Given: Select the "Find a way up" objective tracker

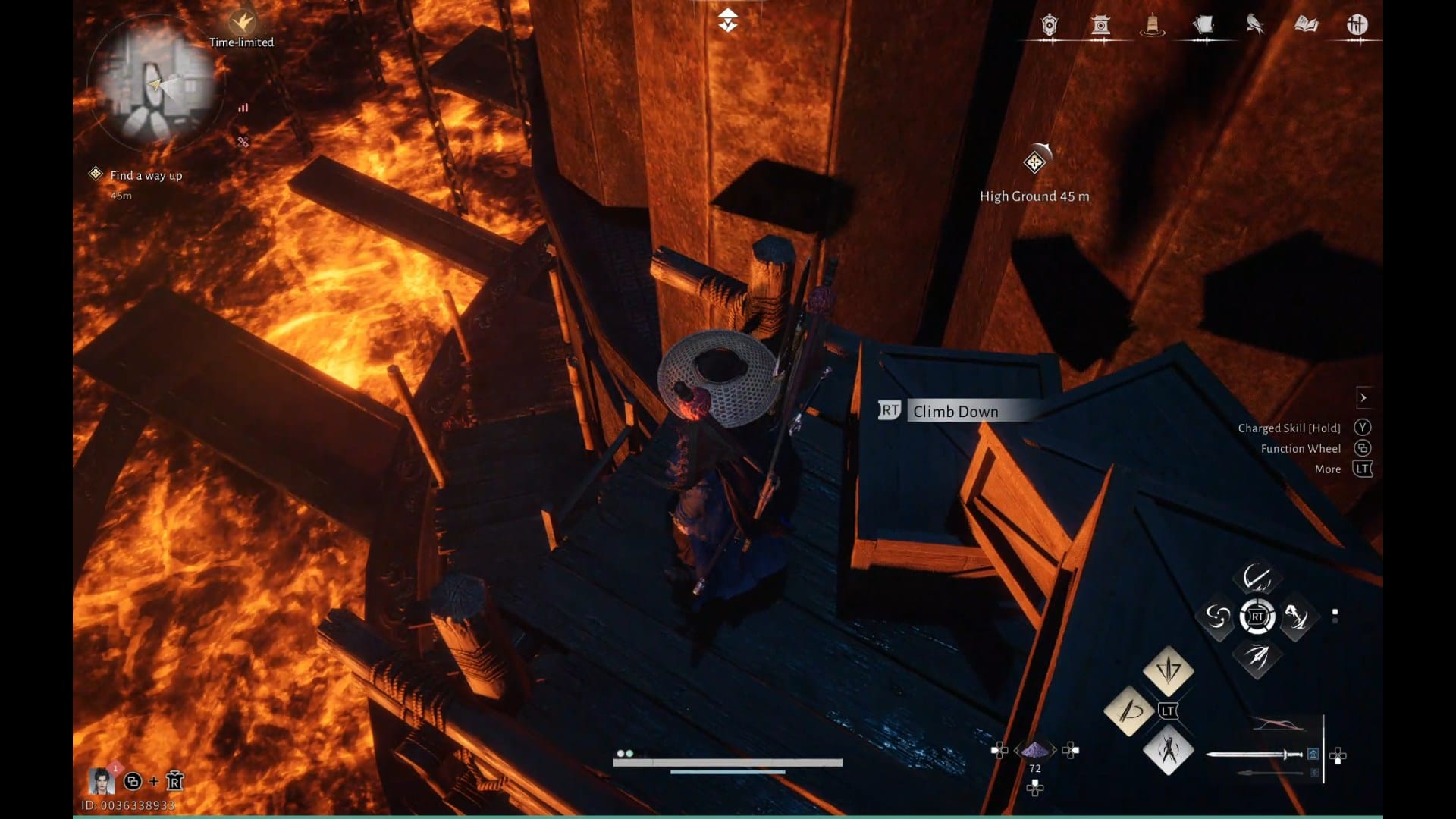Looking at the screenshot, I should pyautogui.click(x=146, y=176).
